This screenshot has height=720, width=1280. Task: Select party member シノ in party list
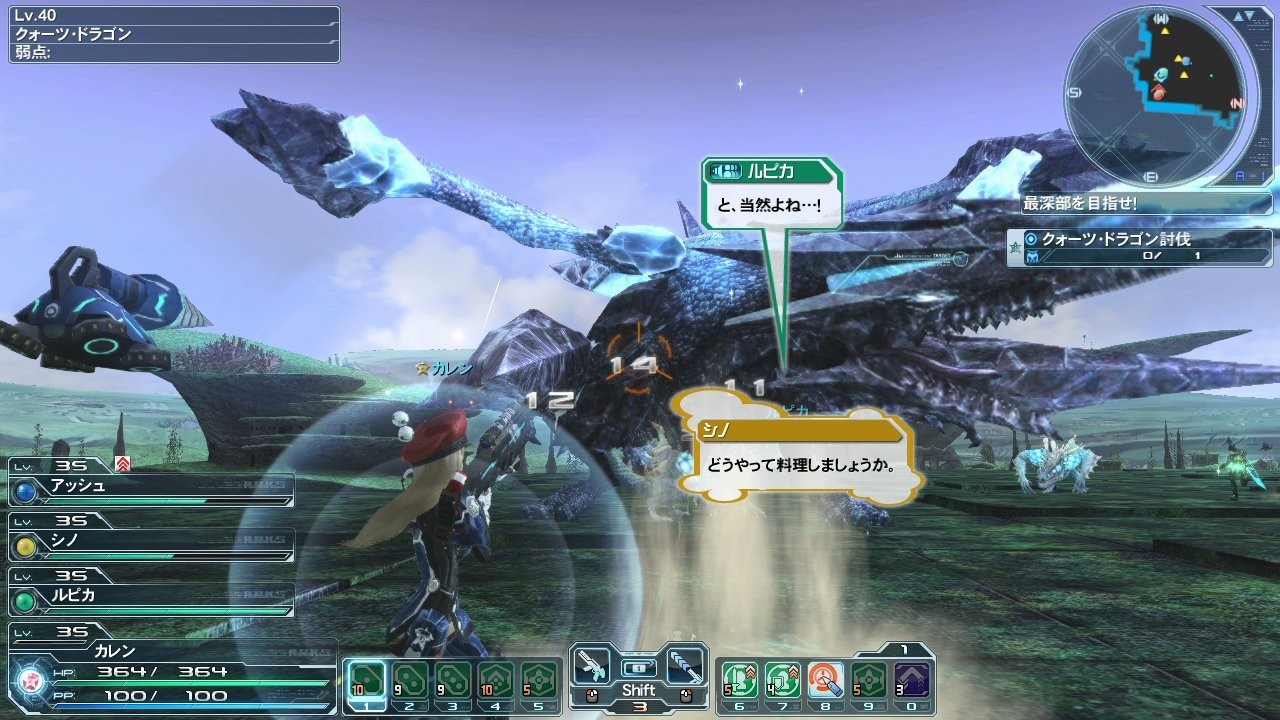point(152,544)
